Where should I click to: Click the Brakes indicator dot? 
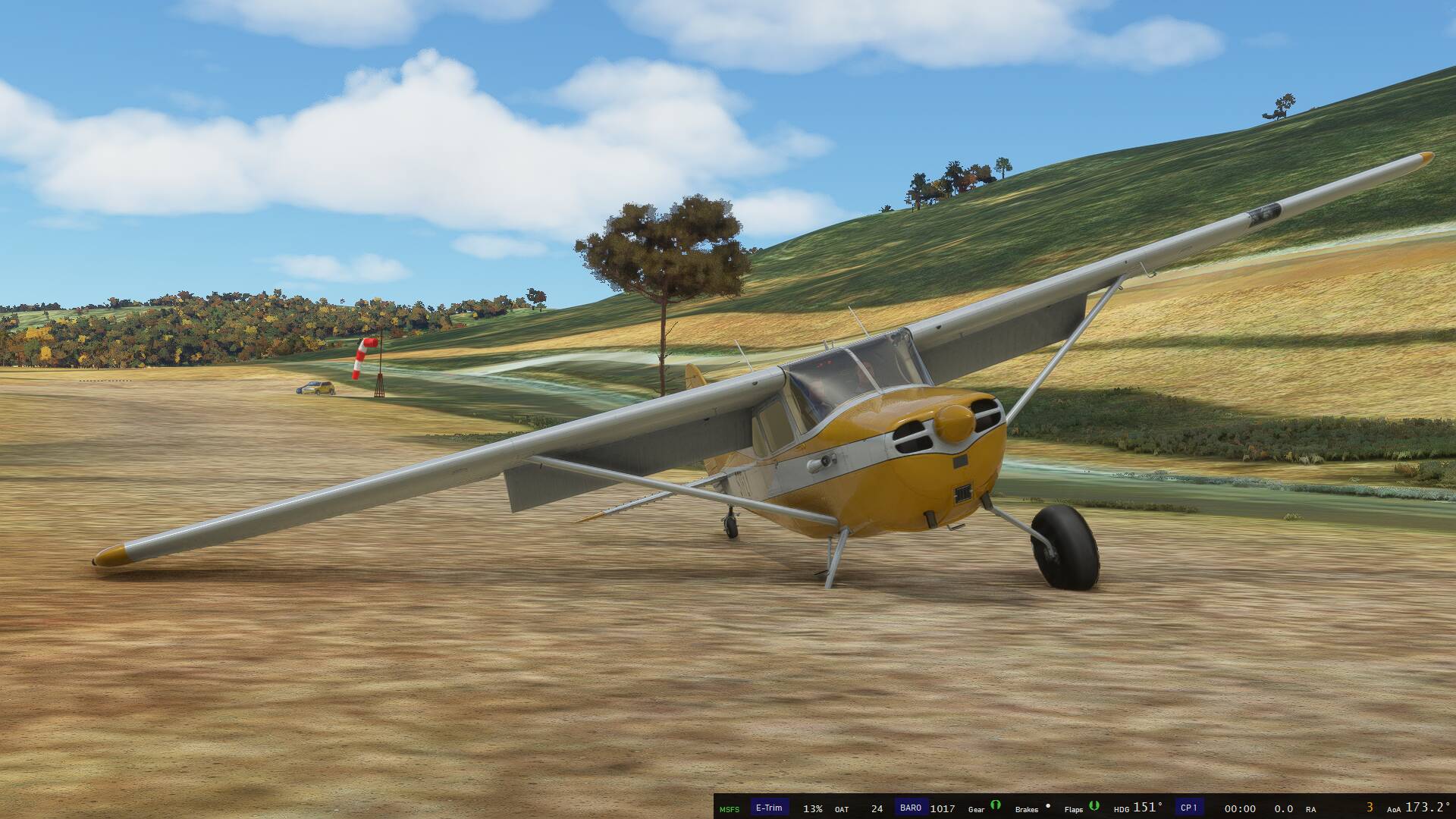[x=1048, y=806]
